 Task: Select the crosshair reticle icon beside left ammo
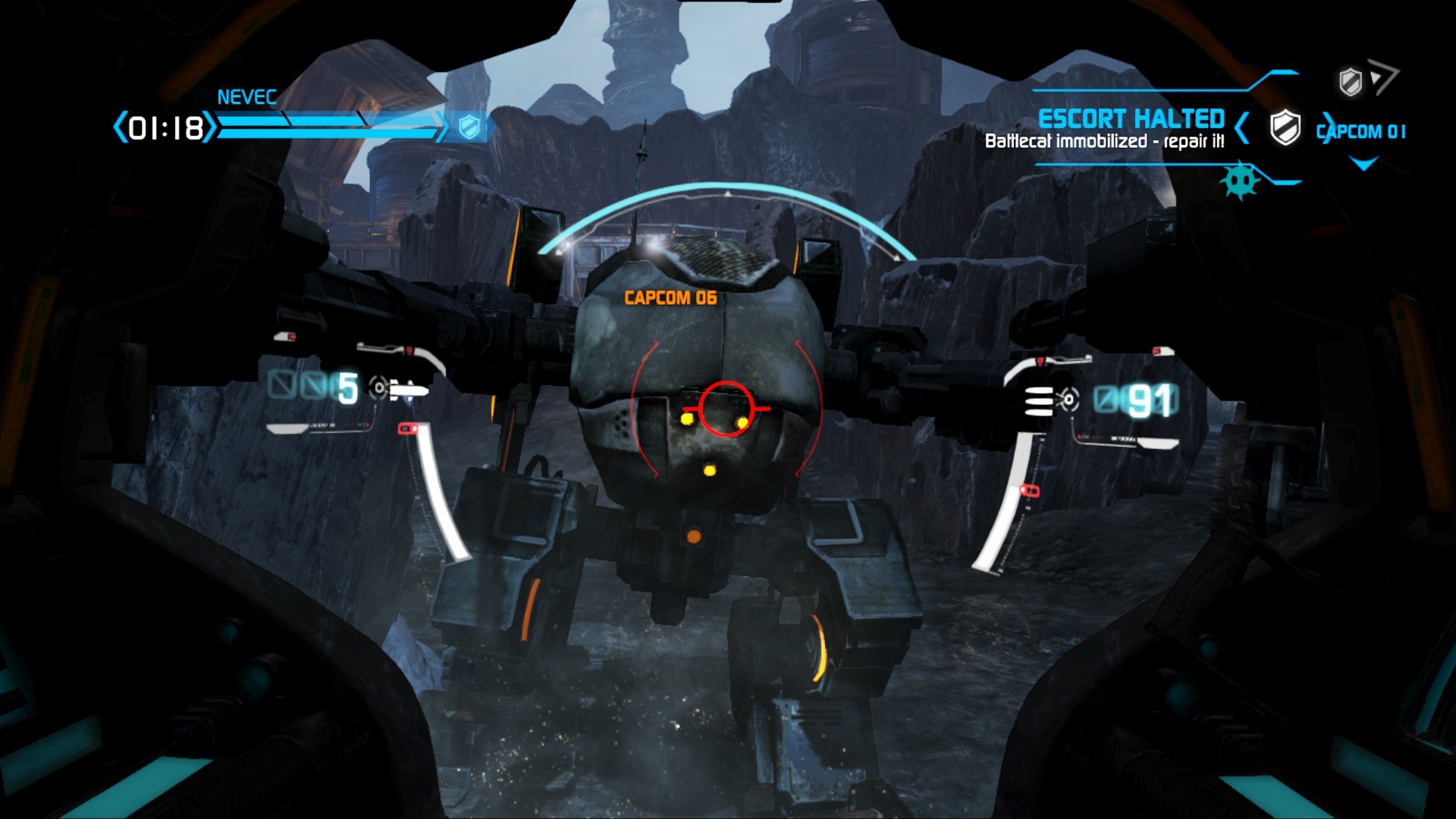tap(379, 388)
